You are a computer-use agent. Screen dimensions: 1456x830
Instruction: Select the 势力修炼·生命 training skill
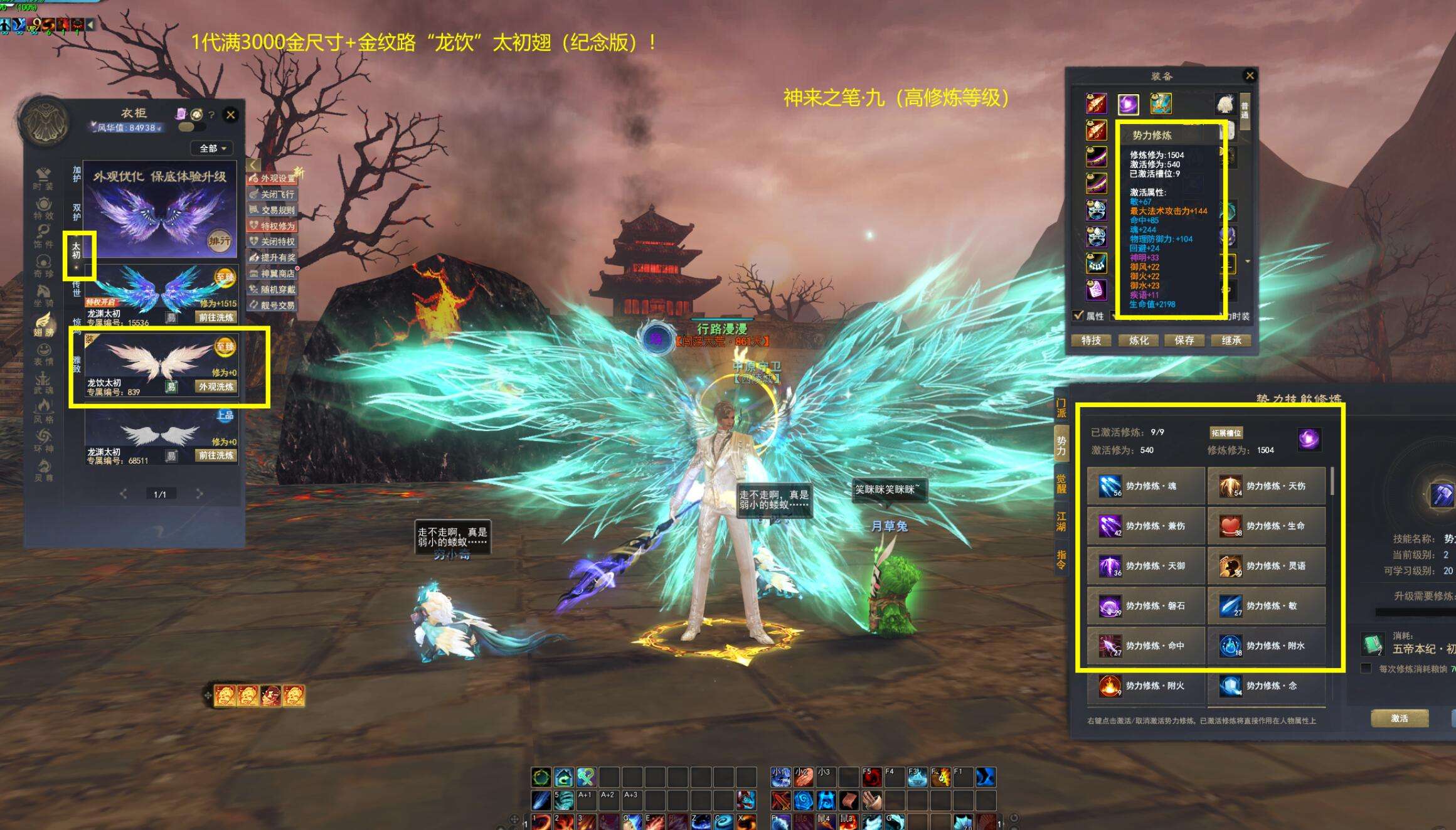tap(1266, 526)
